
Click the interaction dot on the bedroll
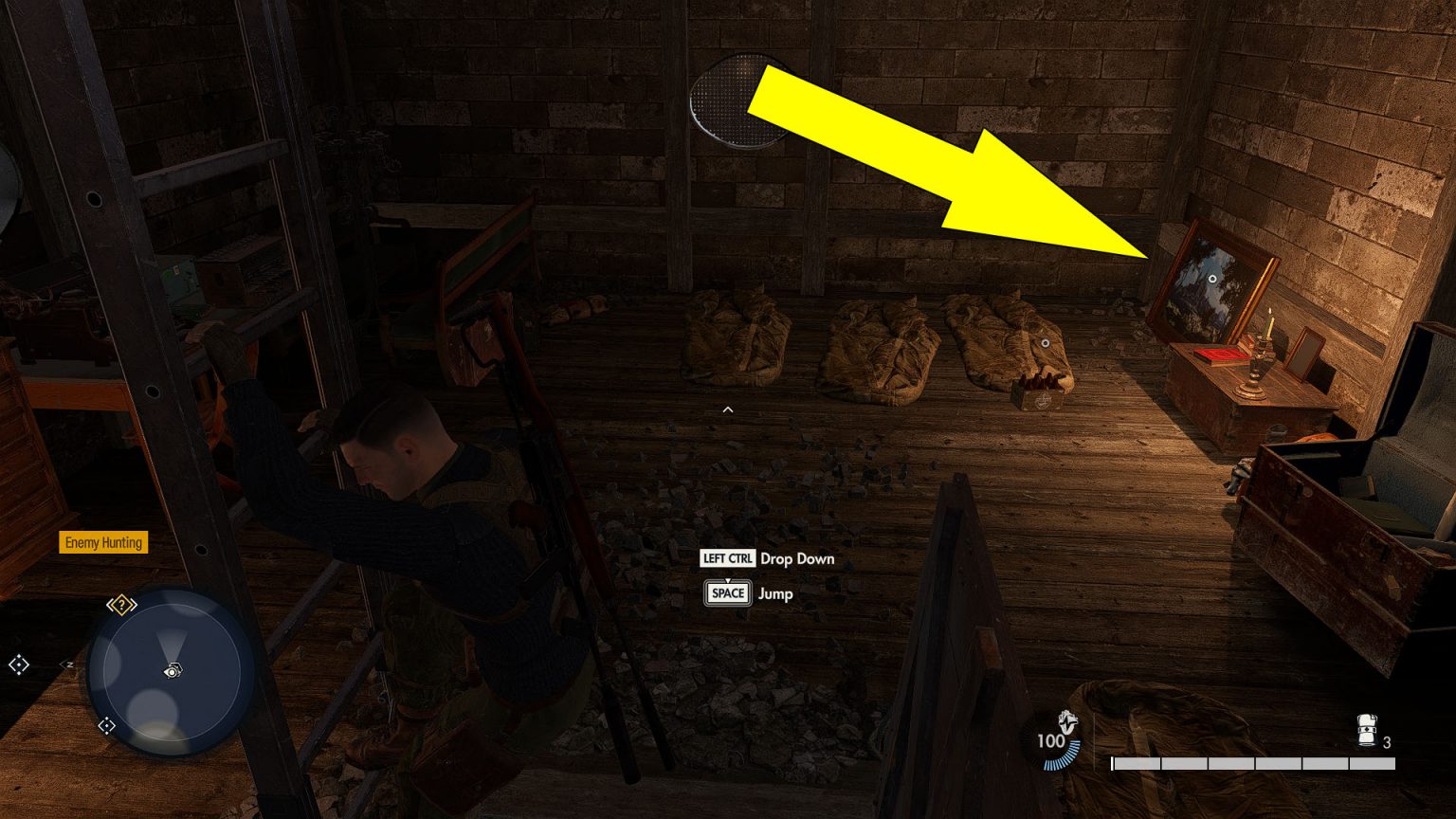pos(1044,341)
